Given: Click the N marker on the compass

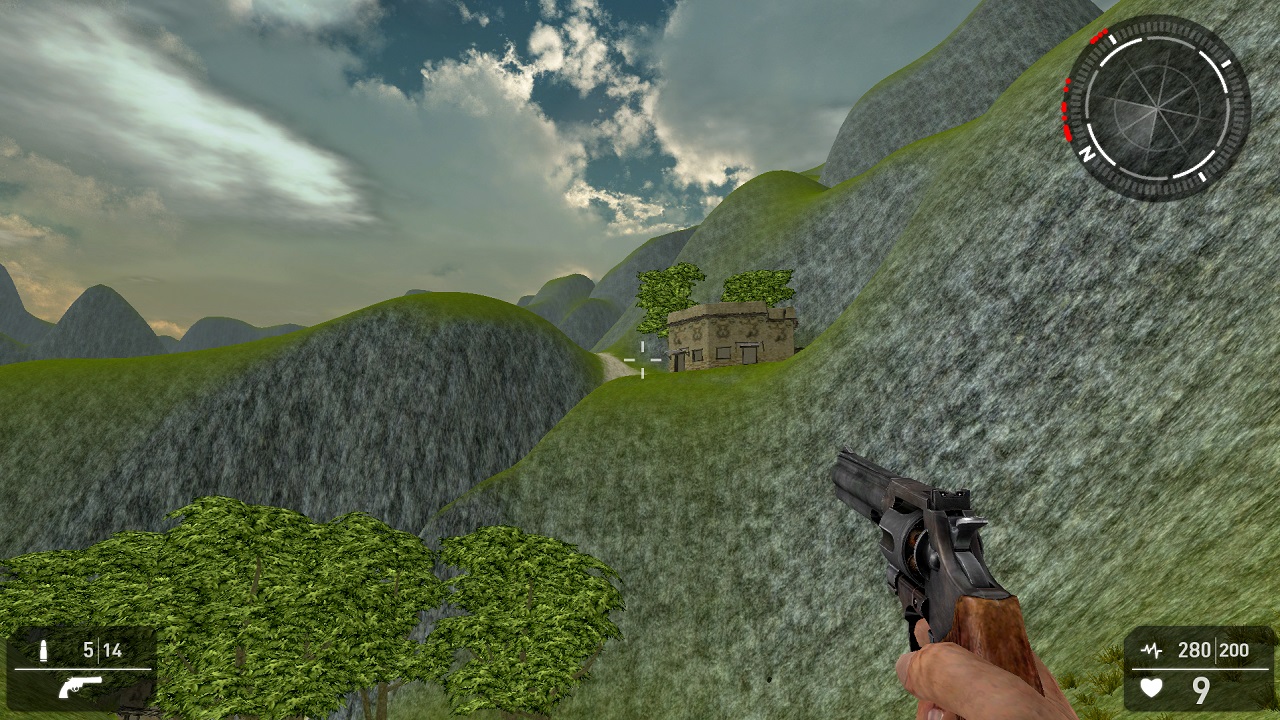Looking at the screenshot, I should [x=1086, y=154].
